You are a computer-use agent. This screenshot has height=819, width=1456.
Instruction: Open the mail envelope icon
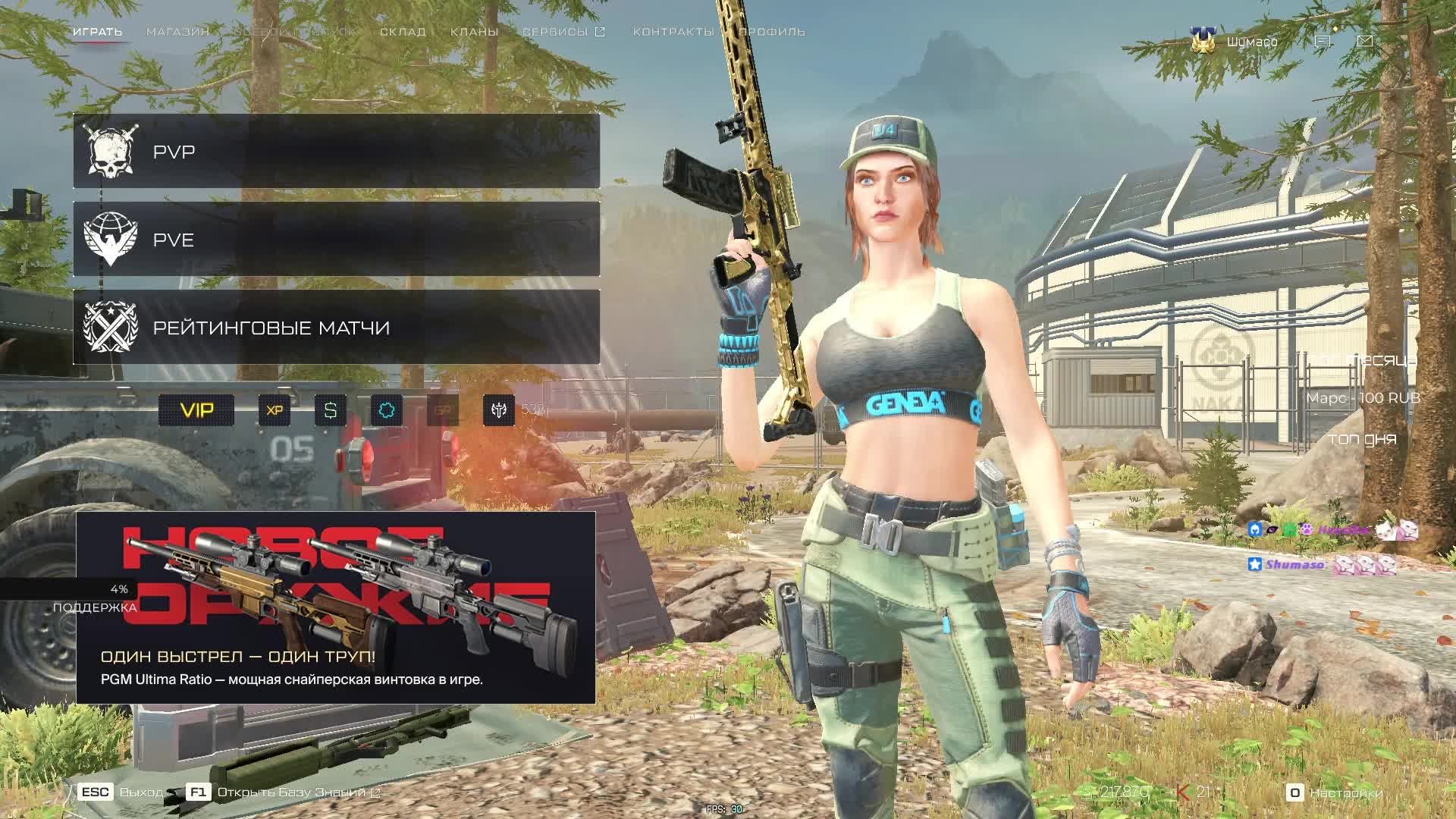click(x=1365, y=41)
